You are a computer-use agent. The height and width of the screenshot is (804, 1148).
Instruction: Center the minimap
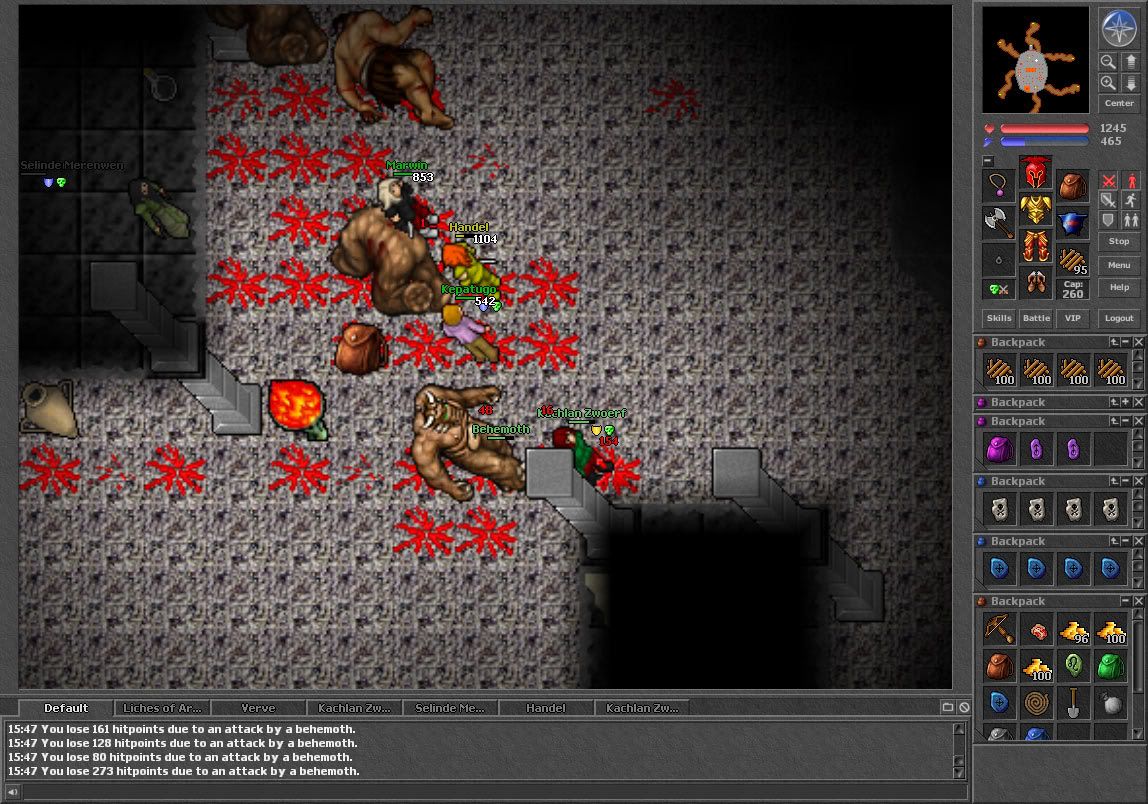(x=1119, y=103)
